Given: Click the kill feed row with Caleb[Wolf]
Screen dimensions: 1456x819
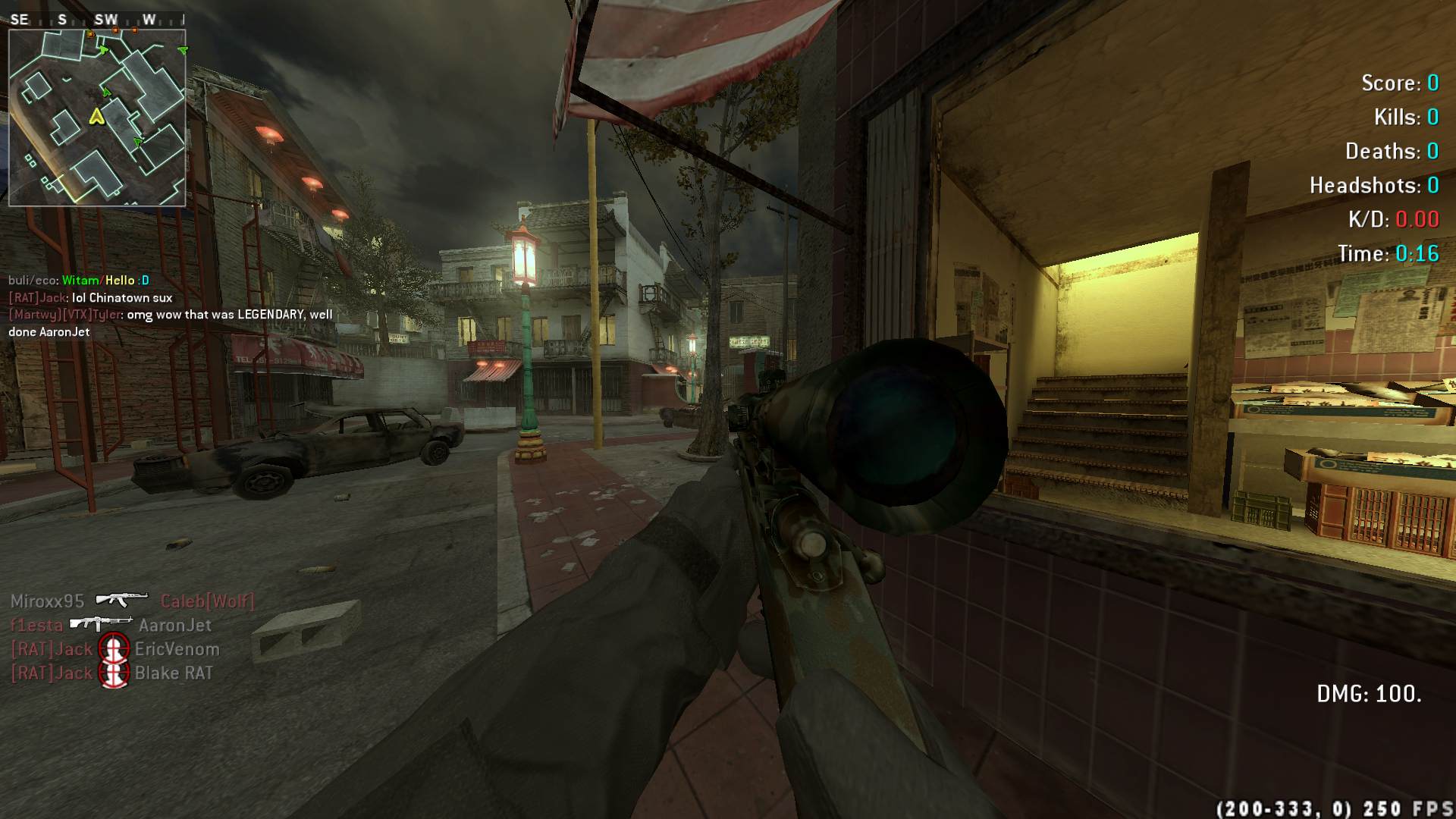Looking at the screenshot, I should click(132, 601).
